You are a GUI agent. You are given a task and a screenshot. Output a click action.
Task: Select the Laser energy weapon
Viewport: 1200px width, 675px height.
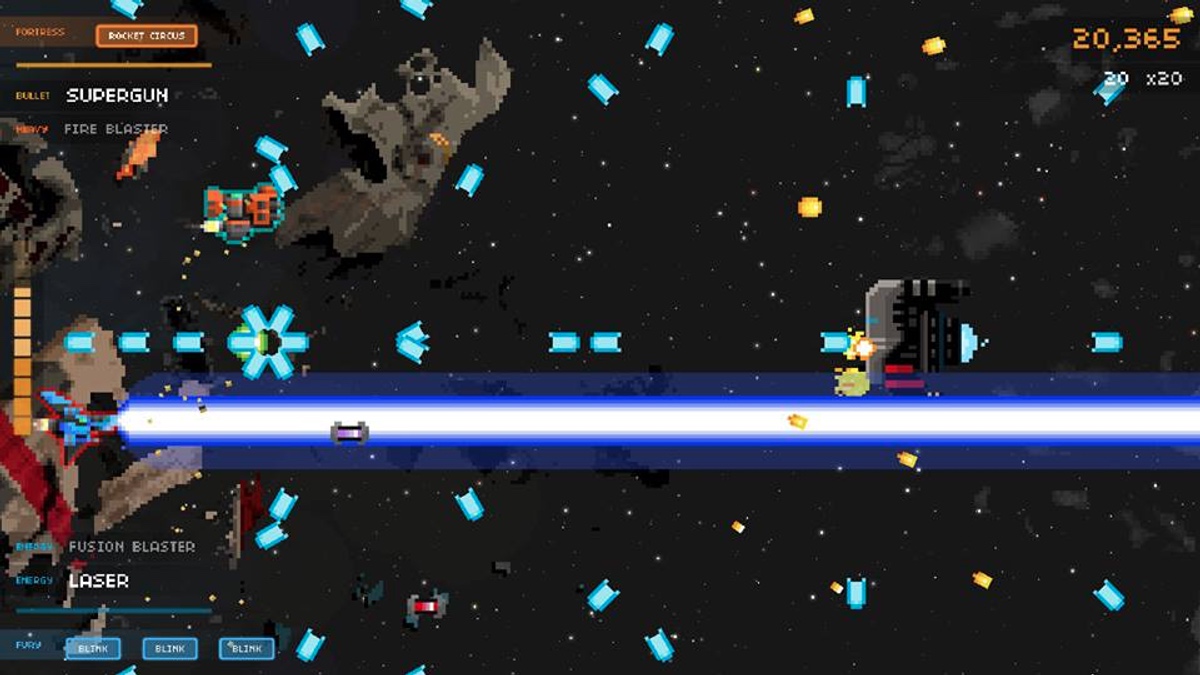click(x=98, y=581)
